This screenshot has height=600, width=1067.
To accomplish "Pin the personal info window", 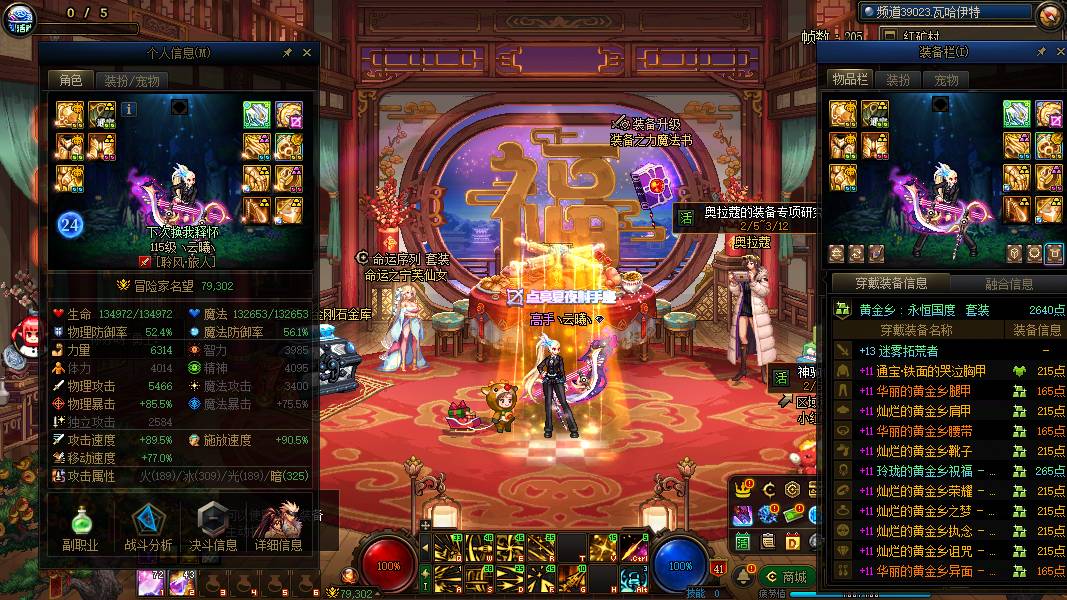I will [x=288, y=52].
